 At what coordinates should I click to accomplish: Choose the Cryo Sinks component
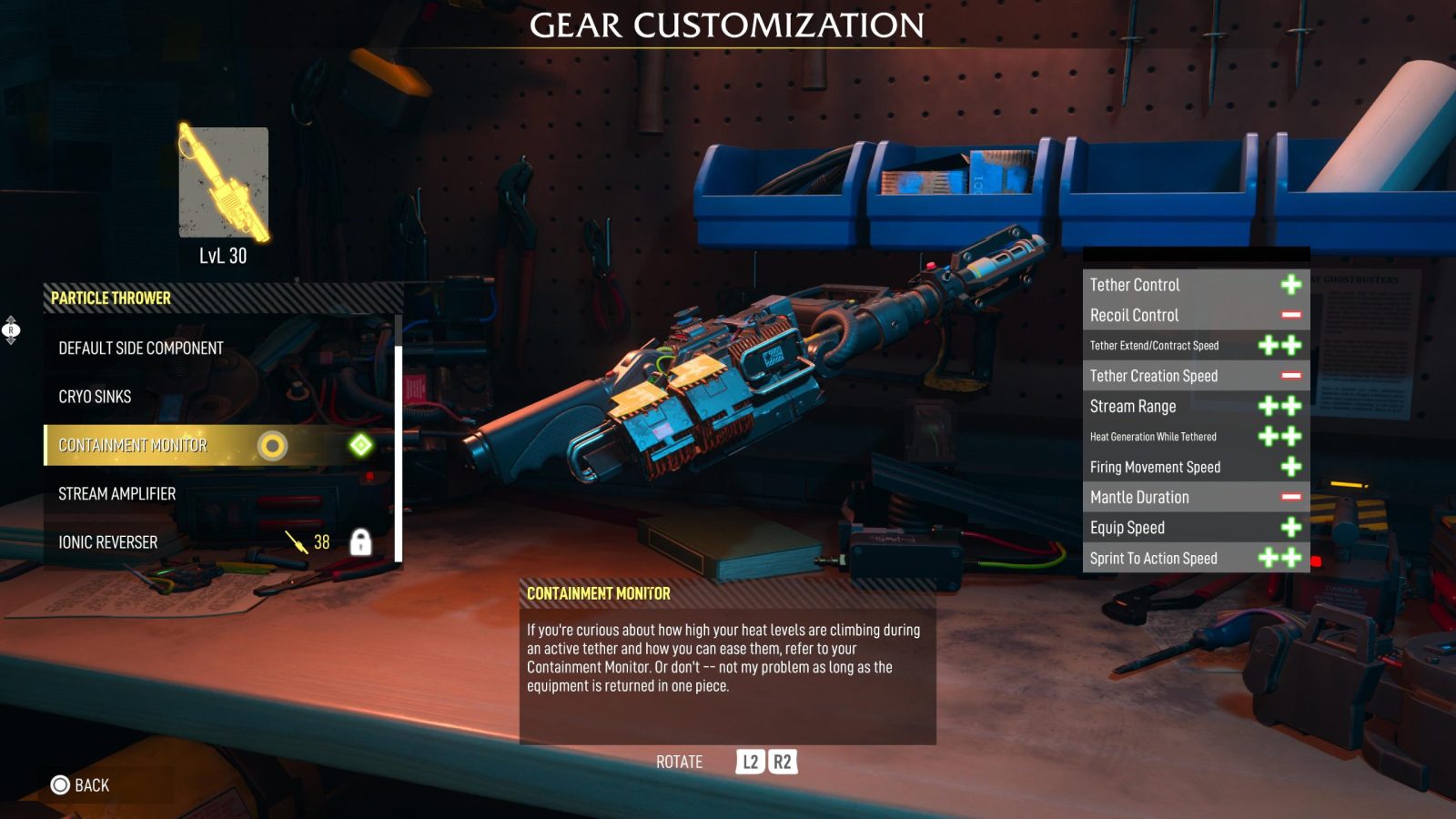click(x=96, y=397)
